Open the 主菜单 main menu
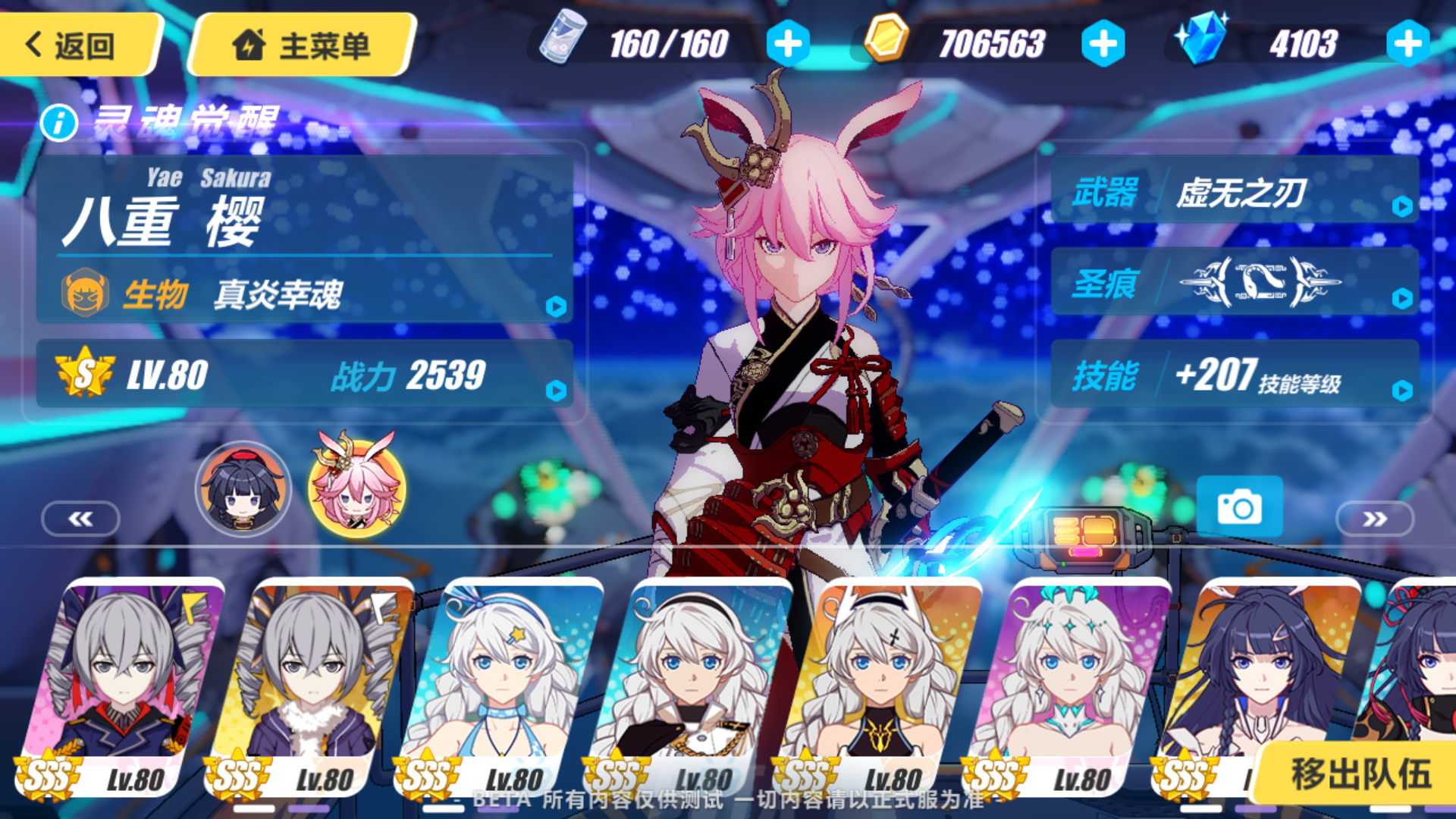The image size is (1456, 819). tap(302, 44)
